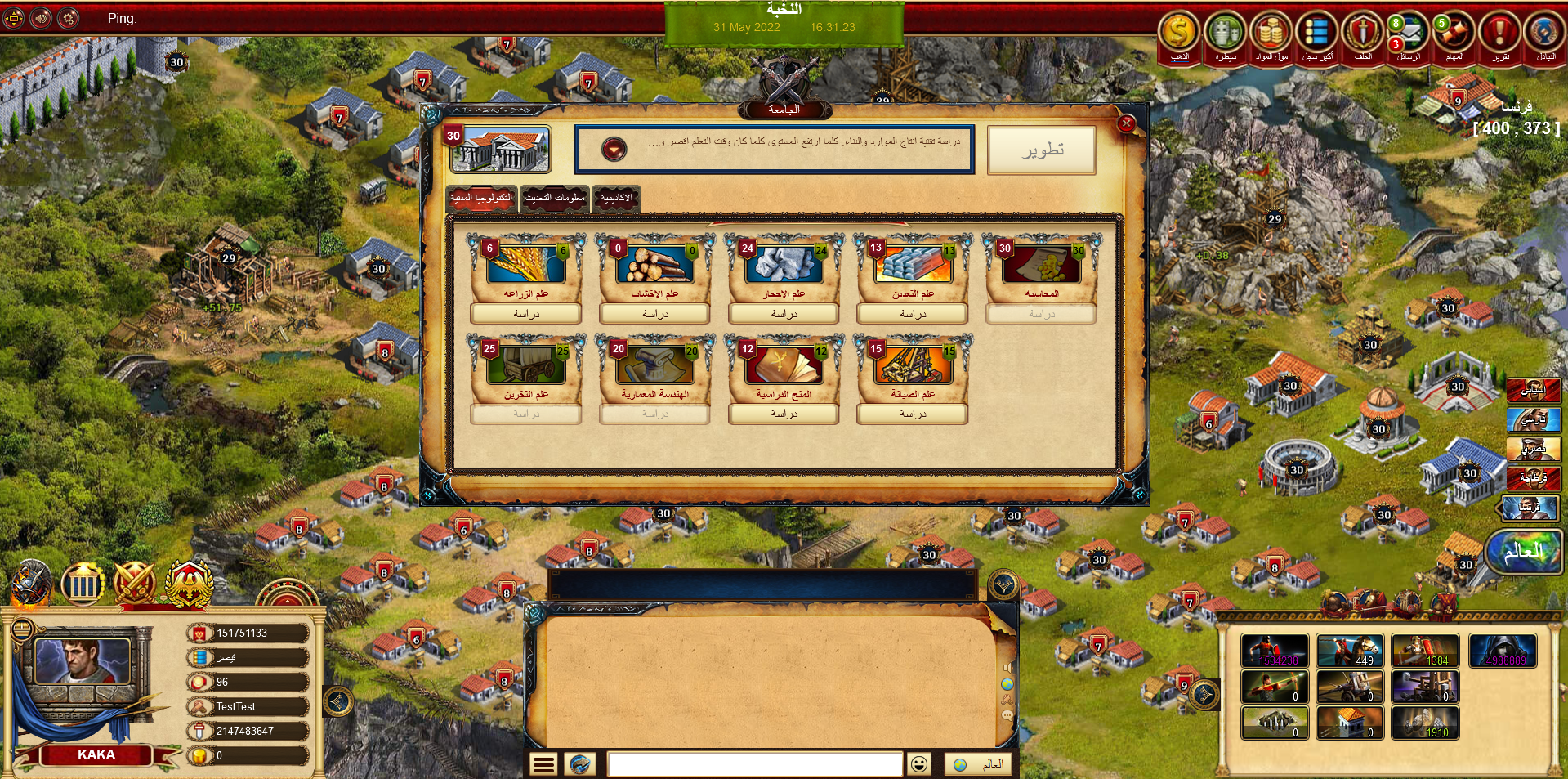Study علم الاخشاب wood logs research
Image resolution: width=1568 pixels, height=779 pixels.
[654, 314]
